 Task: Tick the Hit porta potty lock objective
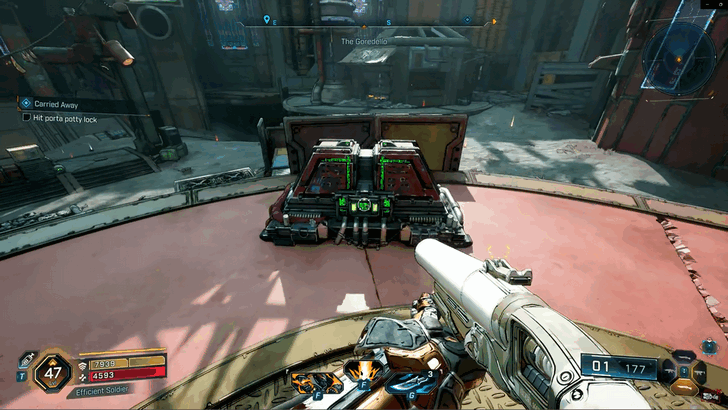pos(27,118)
